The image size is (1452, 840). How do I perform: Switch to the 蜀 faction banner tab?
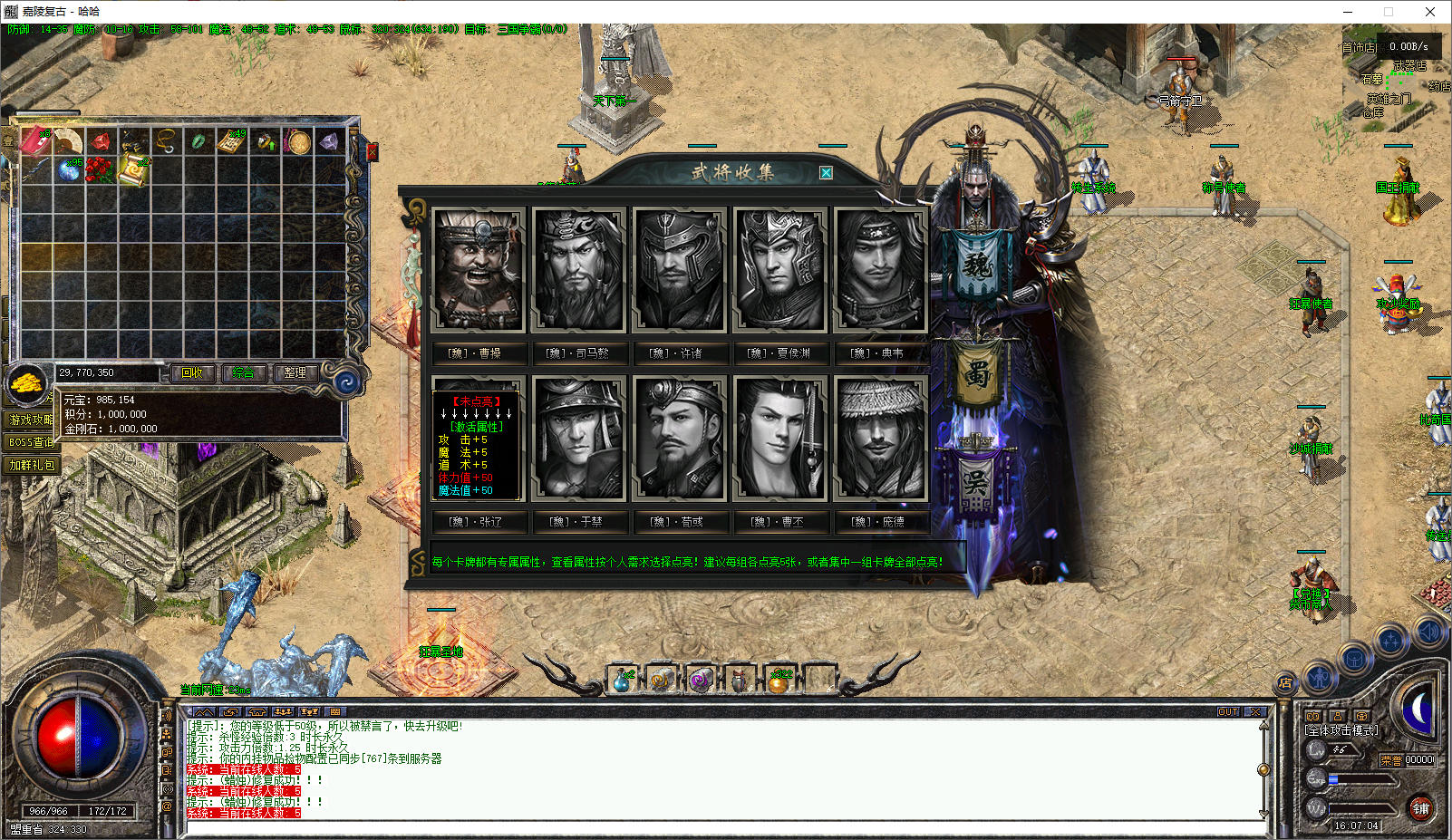click(976, 373)
